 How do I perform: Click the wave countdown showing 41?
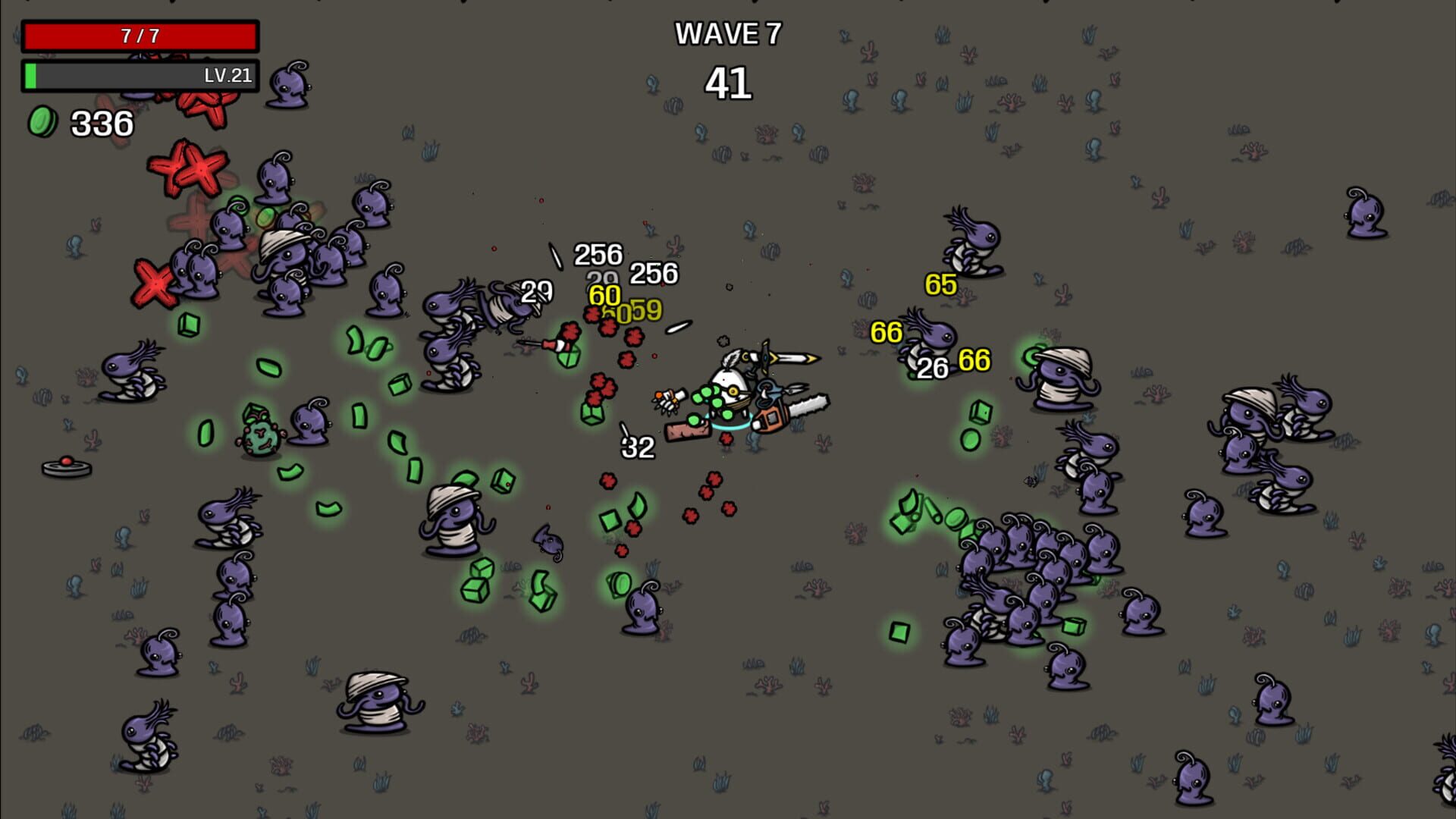coord(730,83)
